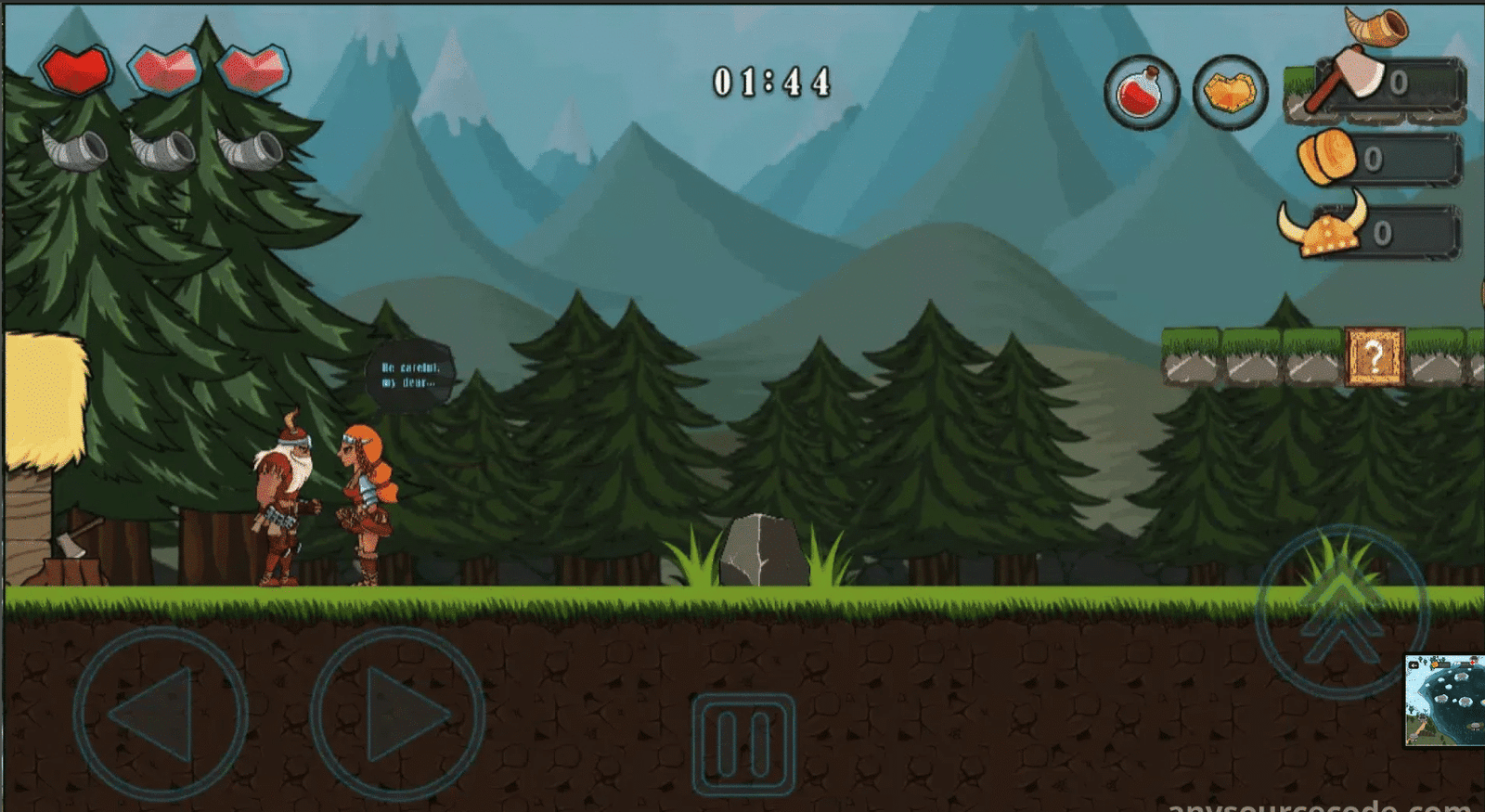Click the level timer showing 01:44
Viewport: 1485px width, 812px height.
click(x=771, y=82)
